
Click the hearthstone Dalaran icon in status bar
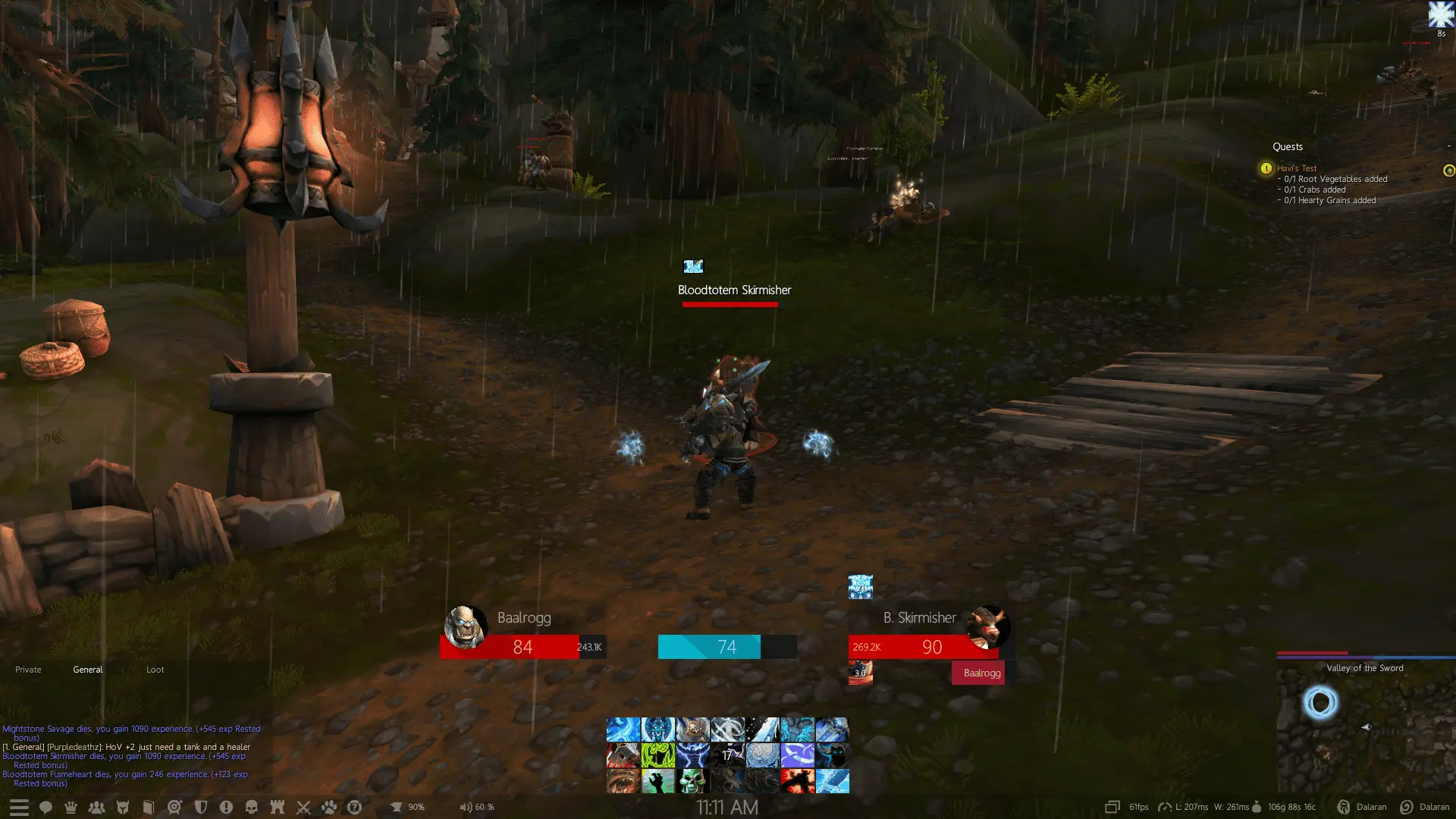pyautogui.click(x=1345, y=806)
